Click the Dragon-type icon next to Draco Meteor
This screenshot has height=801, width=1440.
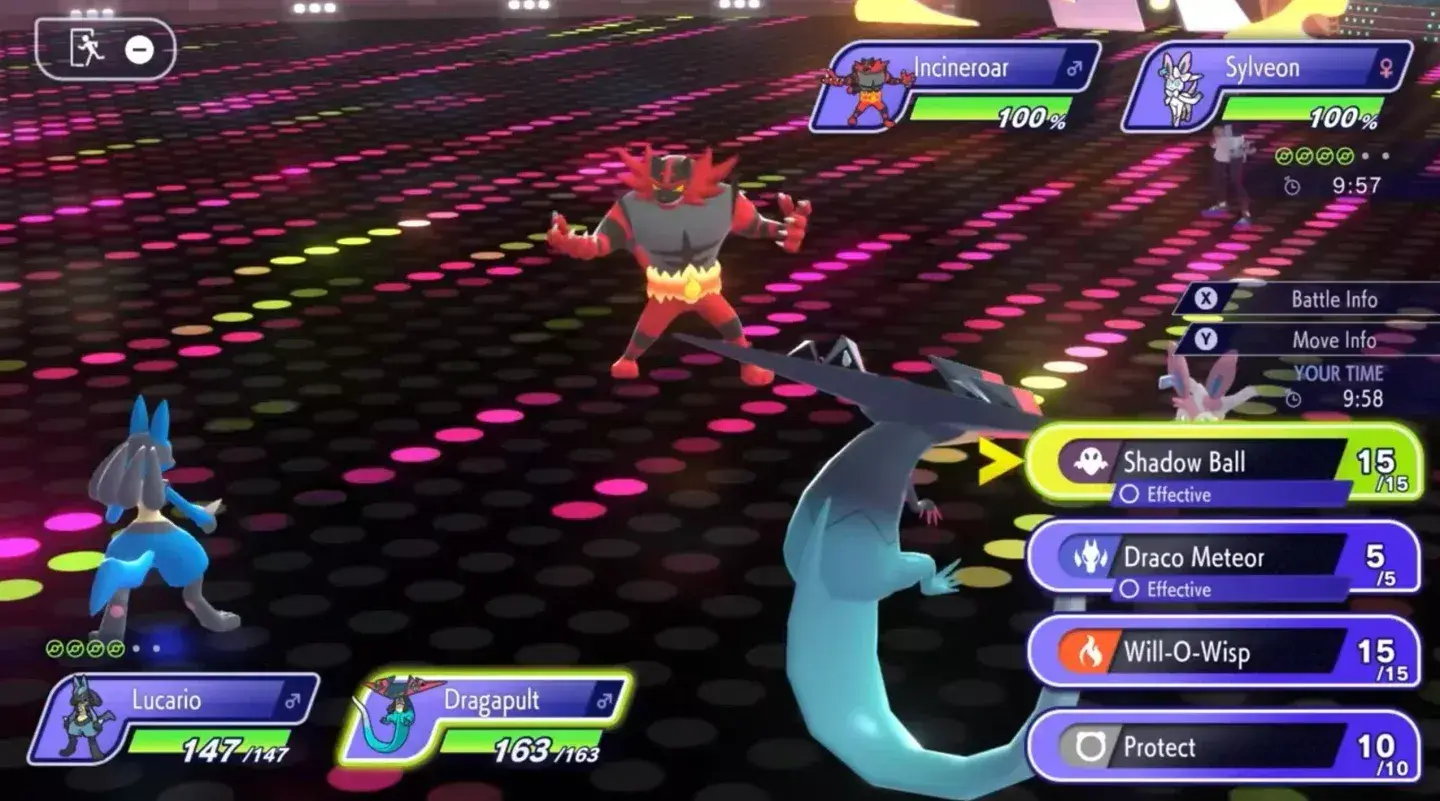tap(1092, 557)
